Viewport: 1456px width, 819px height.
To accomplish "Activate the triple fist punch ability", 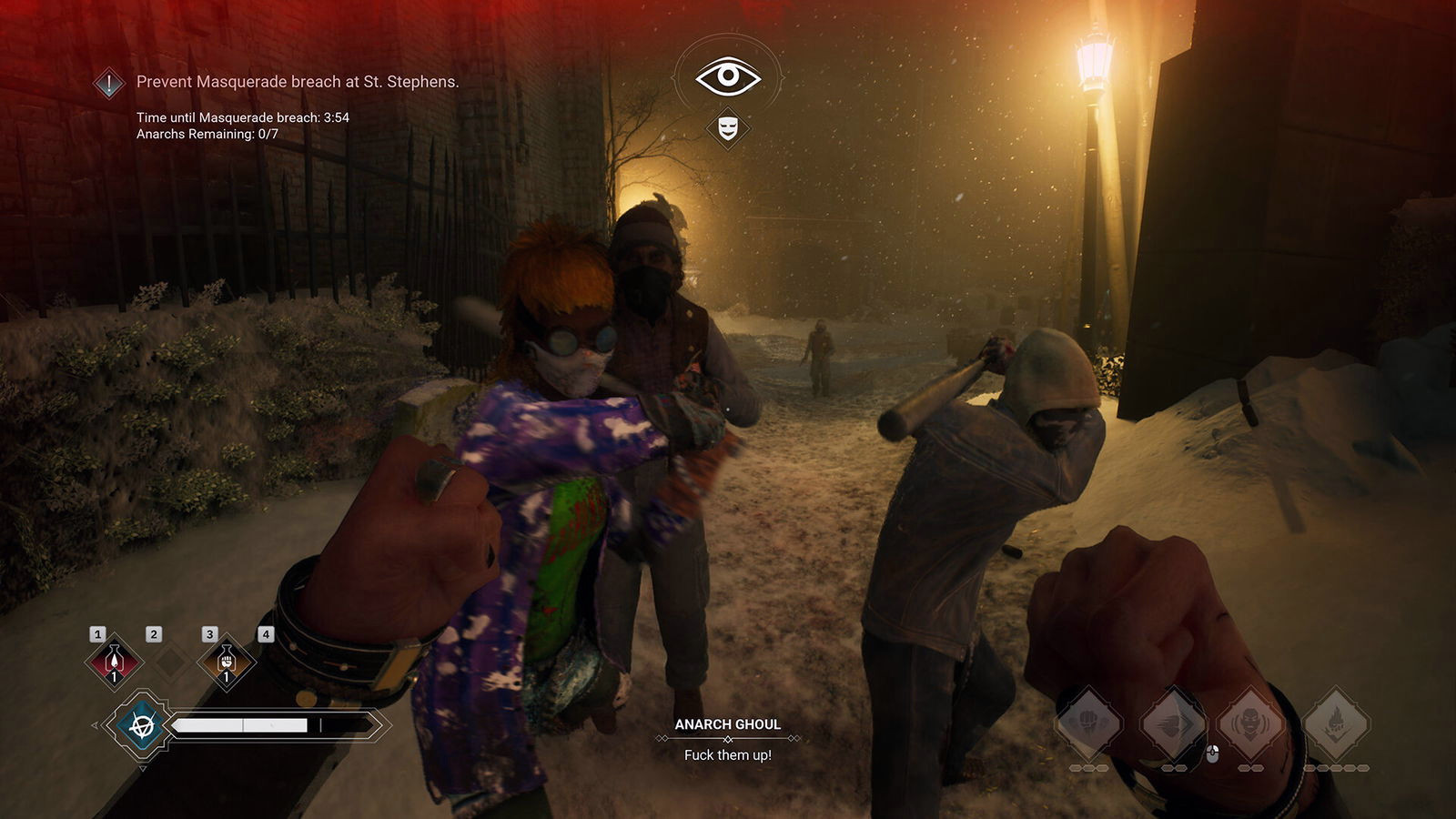I will point(1088,723).
